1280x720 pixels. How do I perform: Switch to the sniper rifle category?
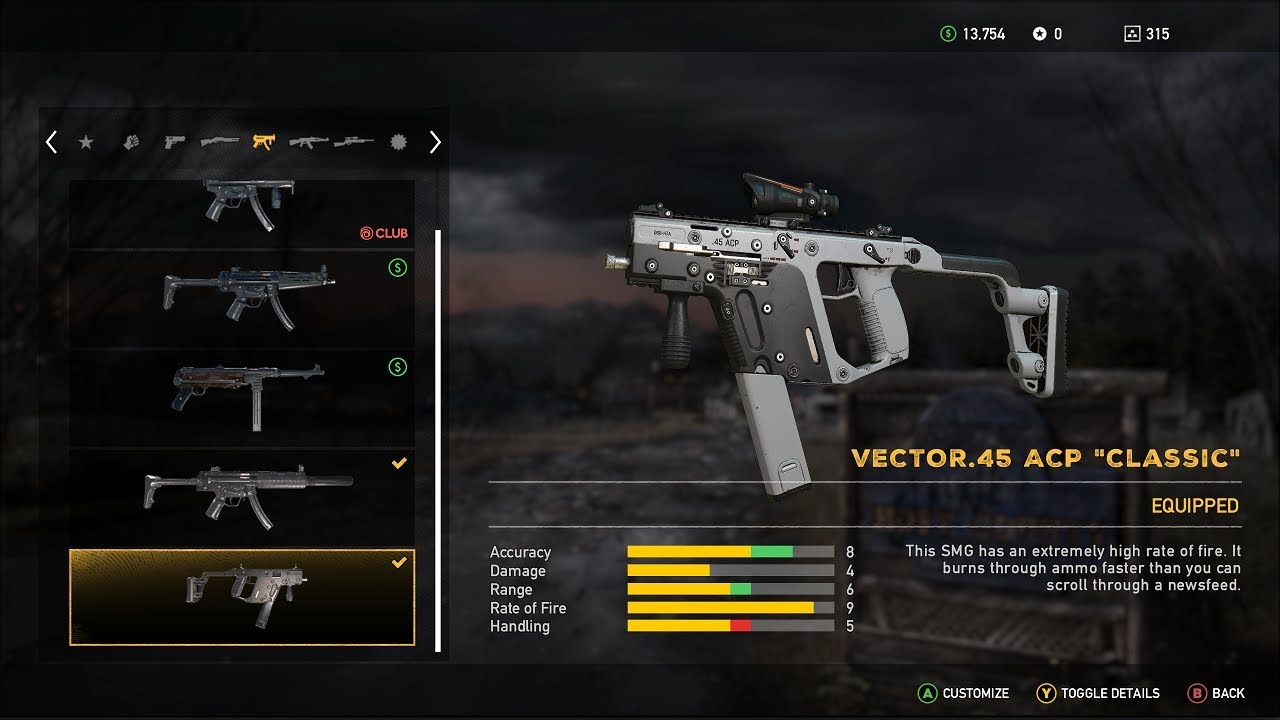[x=354, y=142]
